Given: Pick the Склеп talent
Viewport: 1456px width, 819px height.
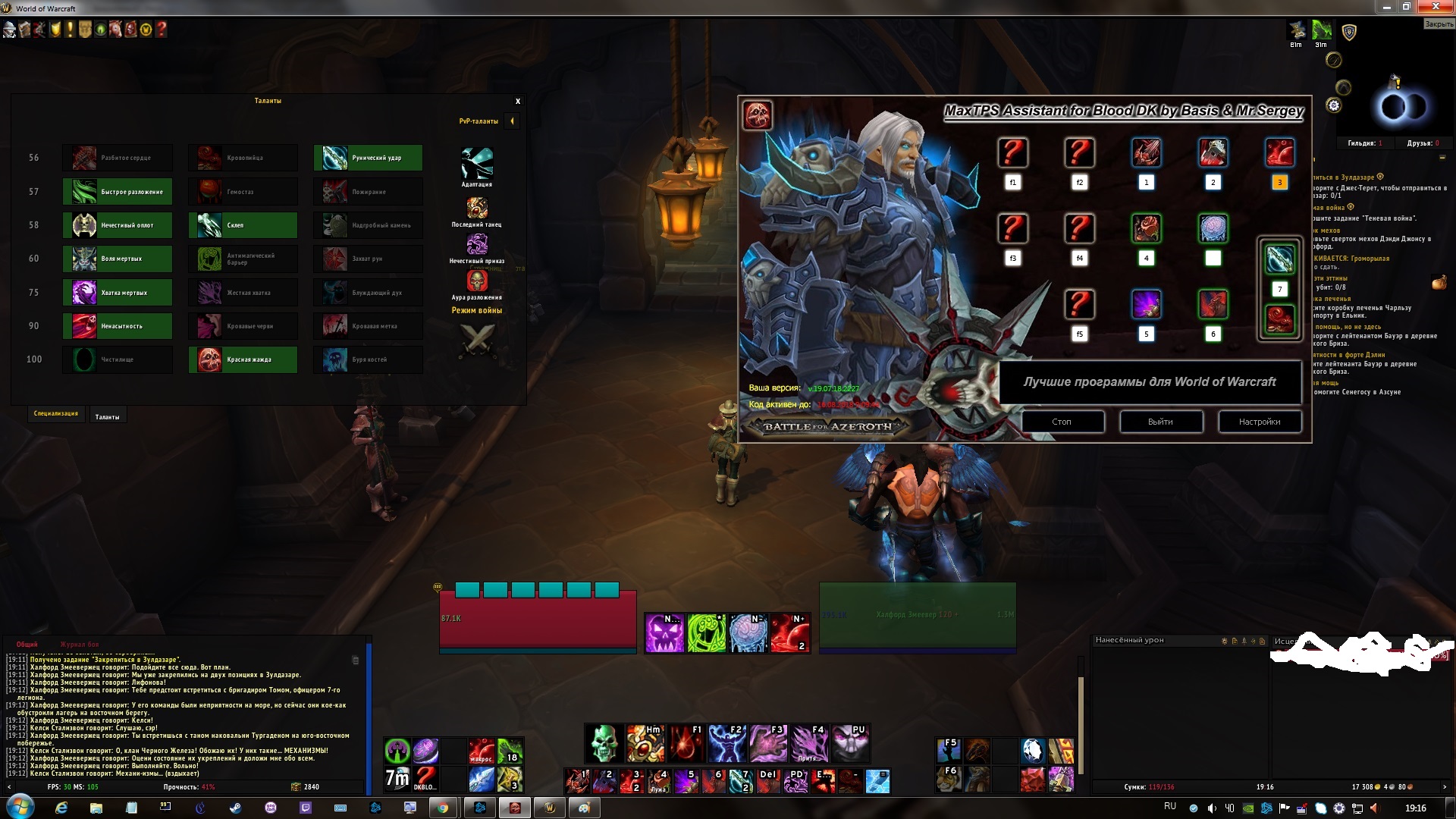Looking at the screenshot, I should (x=243, y=225).
